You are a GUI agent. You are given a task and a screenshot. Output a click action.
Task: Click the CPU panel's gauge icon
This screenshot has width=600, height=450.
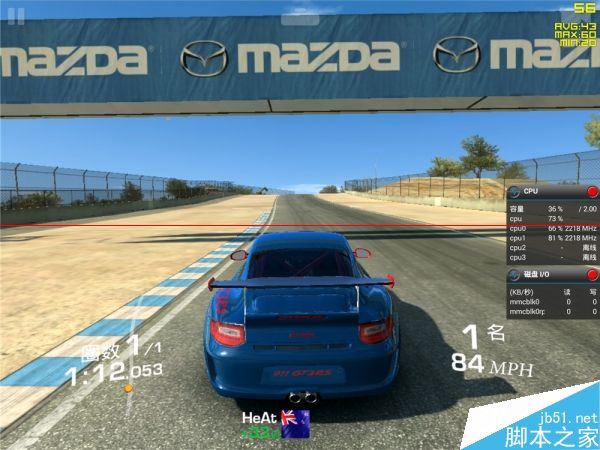(x=514, y=191)
